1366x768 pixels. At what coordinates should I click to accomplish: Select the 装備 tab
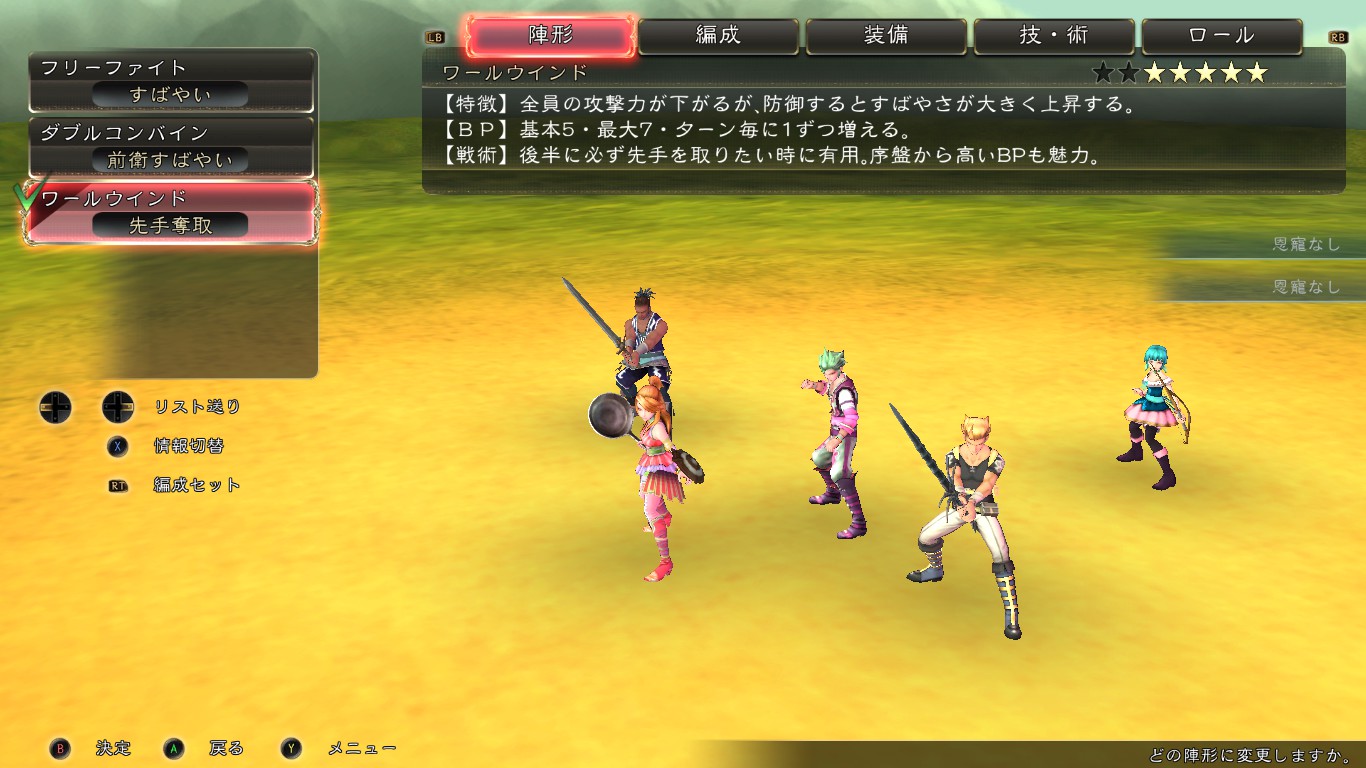coord(887,36)
